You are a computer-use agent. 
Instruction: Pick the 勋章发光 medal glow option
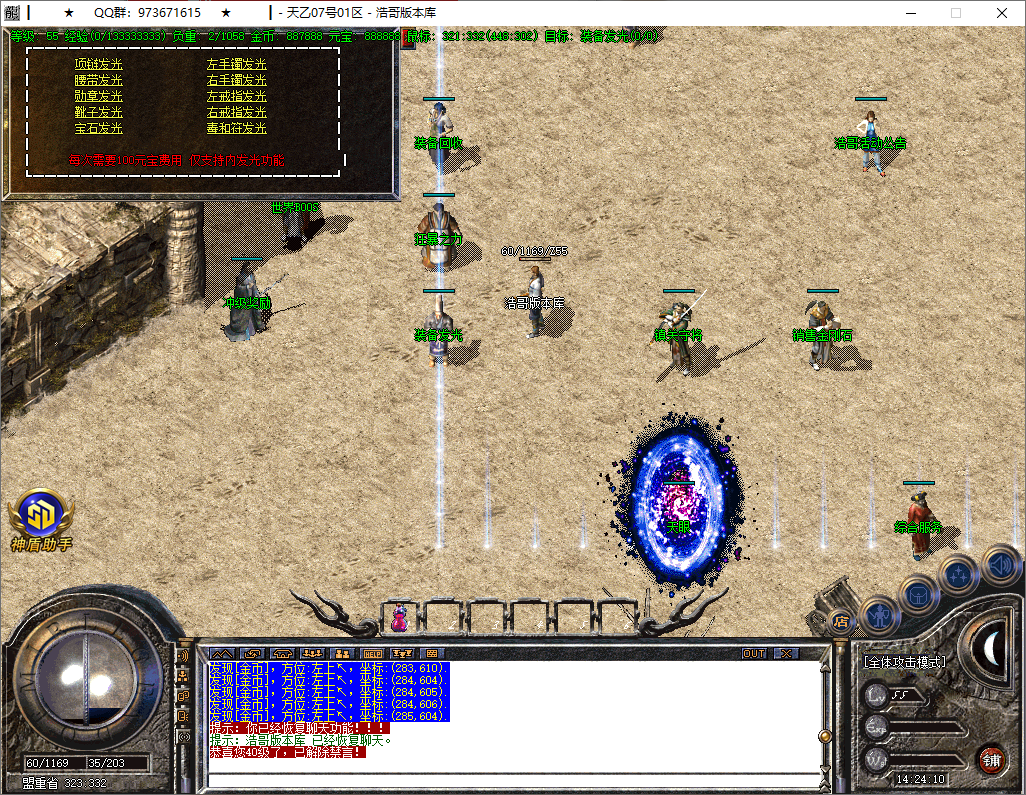(98, 96)
